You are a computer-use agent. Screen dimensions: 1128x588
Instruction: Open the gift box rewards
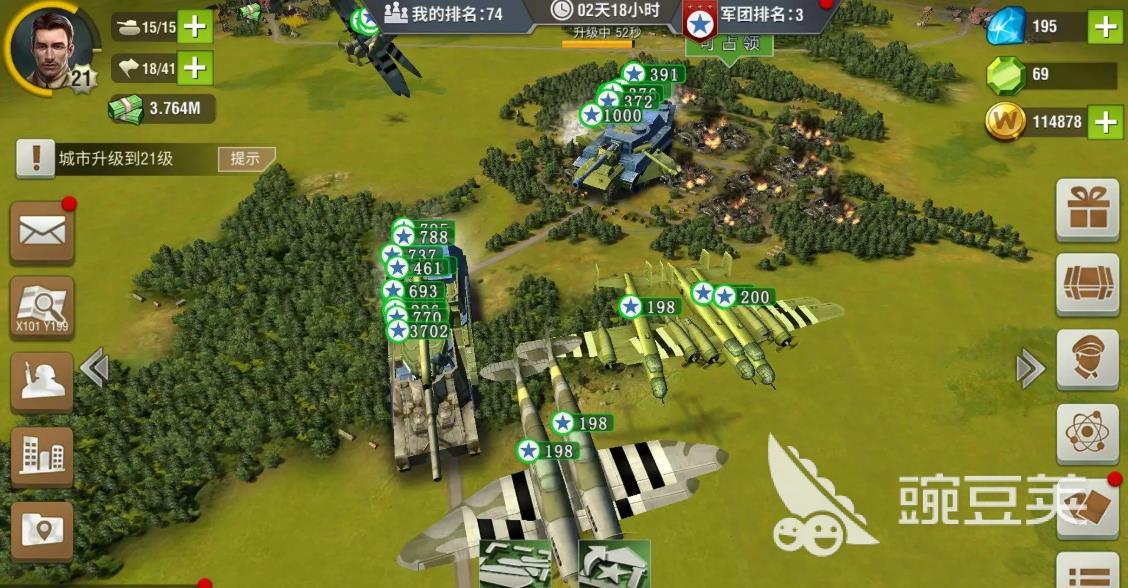pos(1087,210)
